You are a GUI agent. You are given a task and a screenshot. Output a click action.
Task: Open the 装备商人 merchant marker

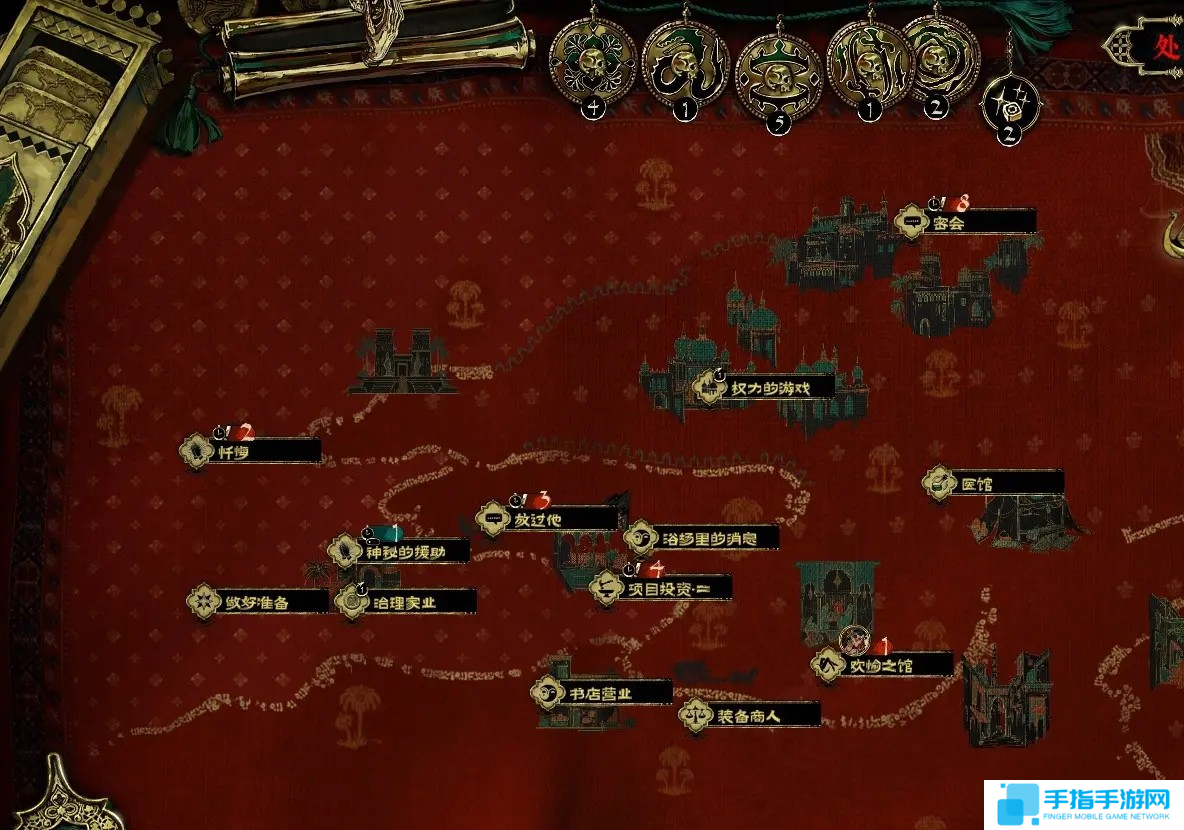pos(749,716)
